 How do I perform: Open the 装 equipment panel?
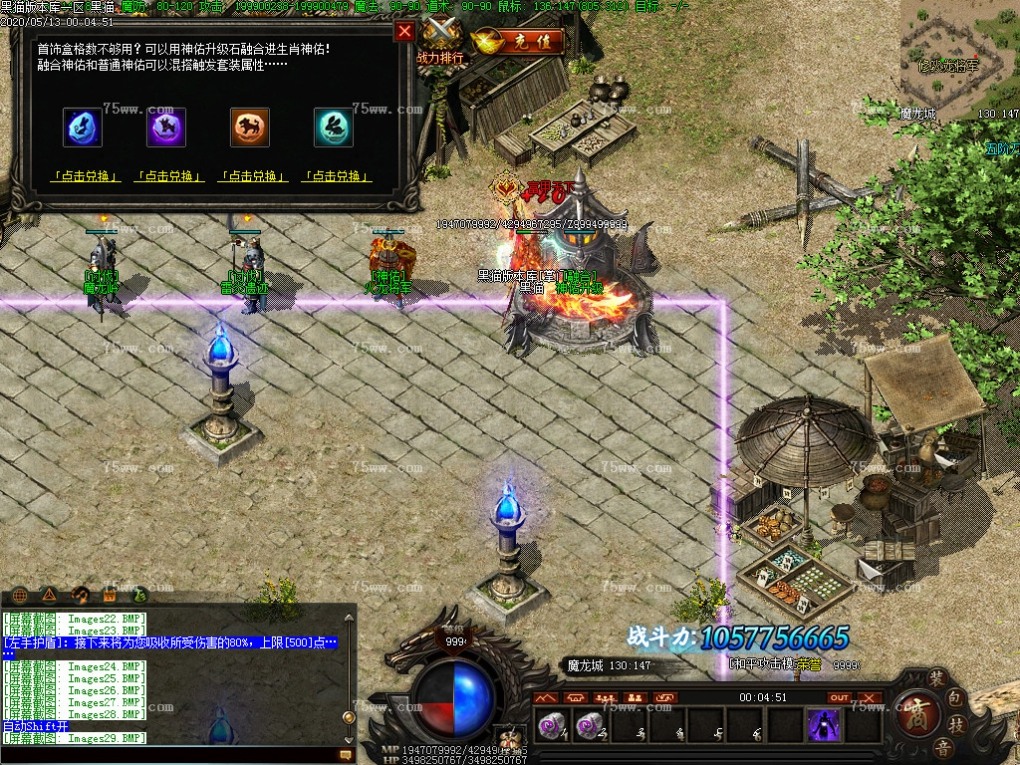[x=937, y=679]
